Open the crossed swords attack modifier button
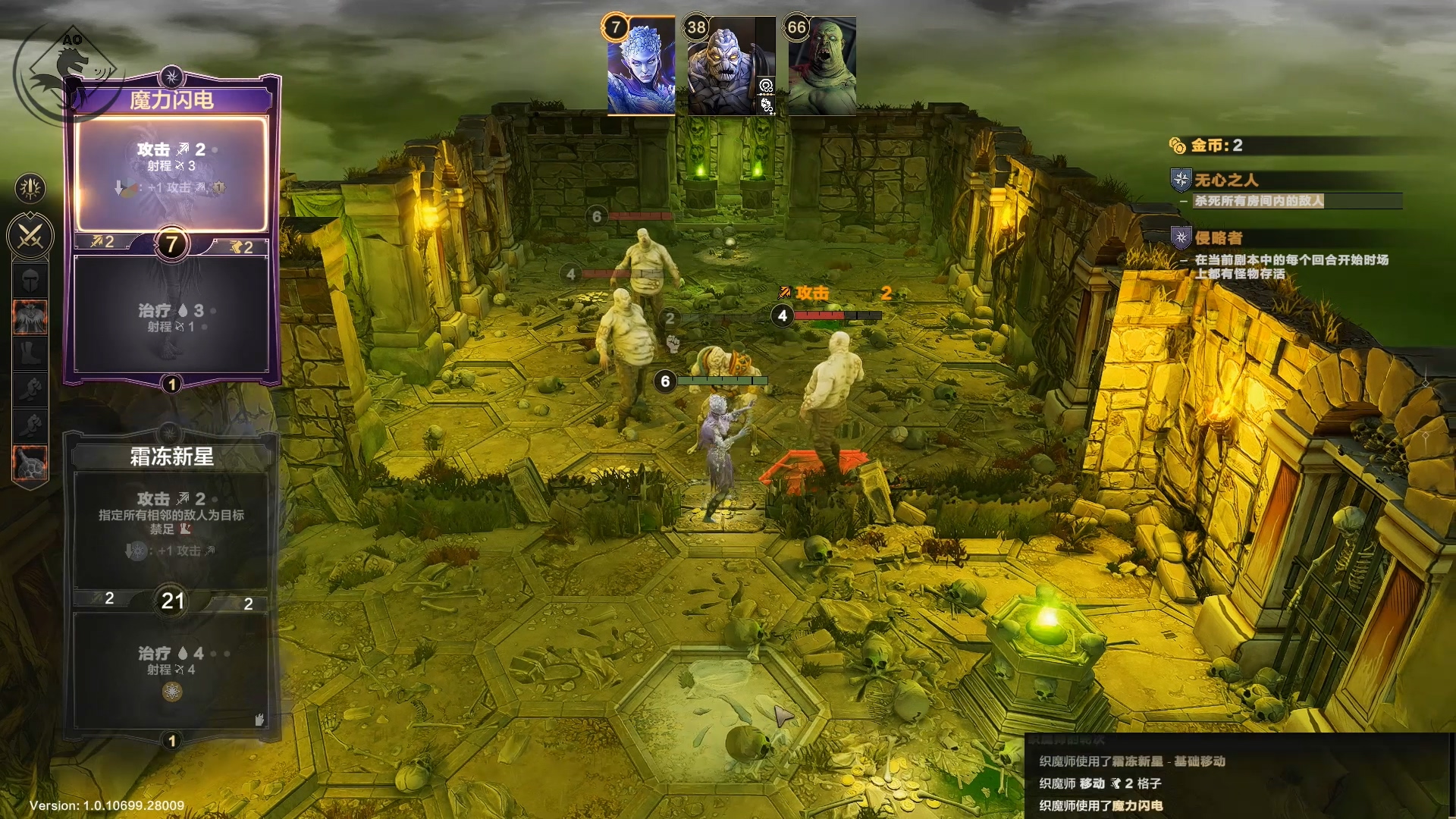 [x=30, y=235]
